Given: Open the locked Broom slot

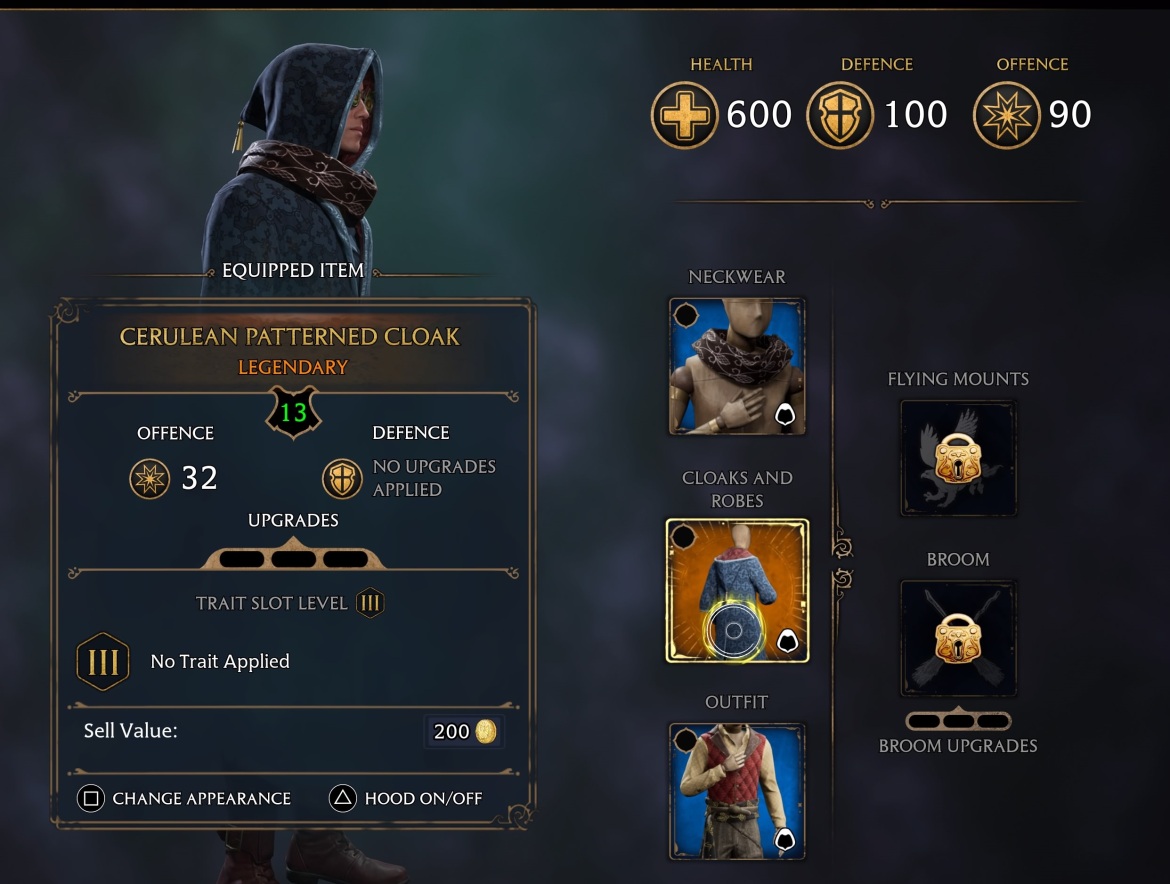Looking at the screenshot, I should 958,639.
